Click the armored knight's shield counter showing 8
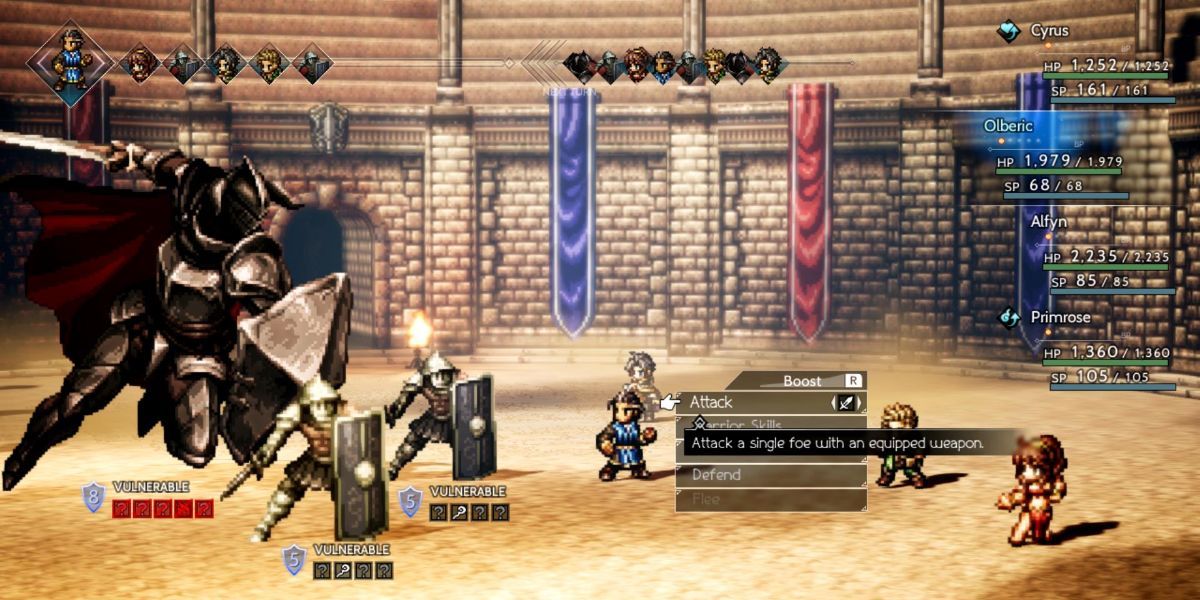1200x600 pixels. point(94,497)
